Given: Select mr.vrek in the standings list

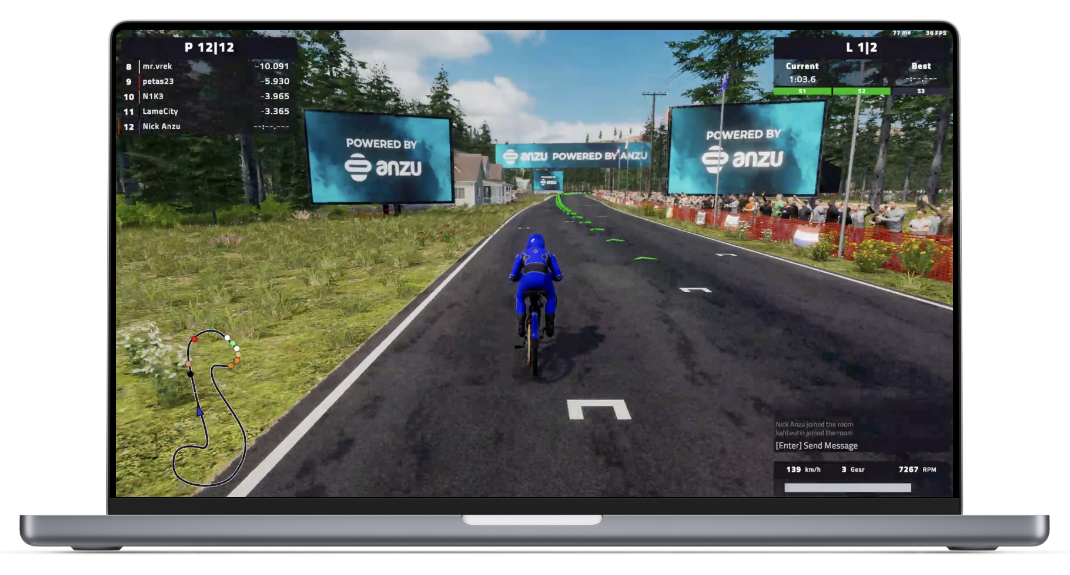Looking at the screenshot, I should (207, 66).
